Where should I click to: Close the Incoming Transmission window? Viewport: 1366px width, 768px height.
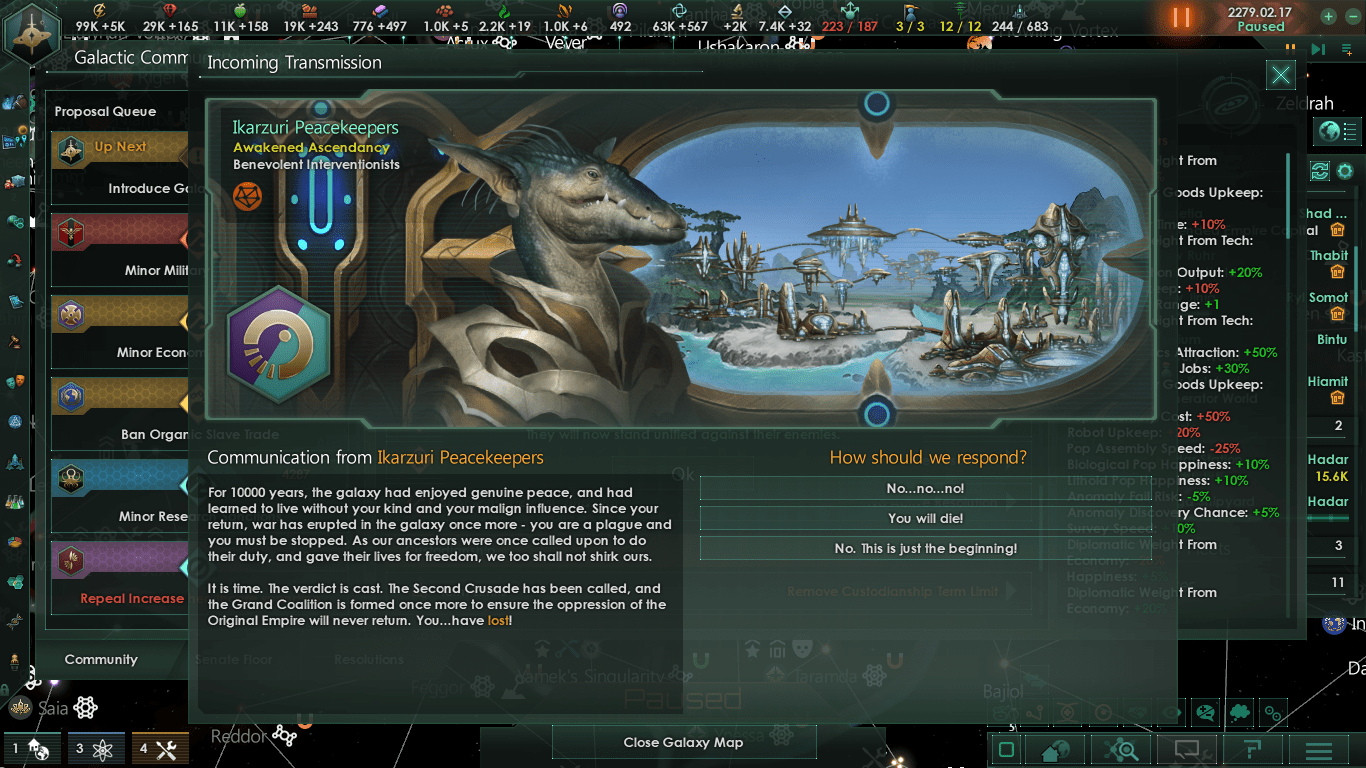pos(1280,75)
